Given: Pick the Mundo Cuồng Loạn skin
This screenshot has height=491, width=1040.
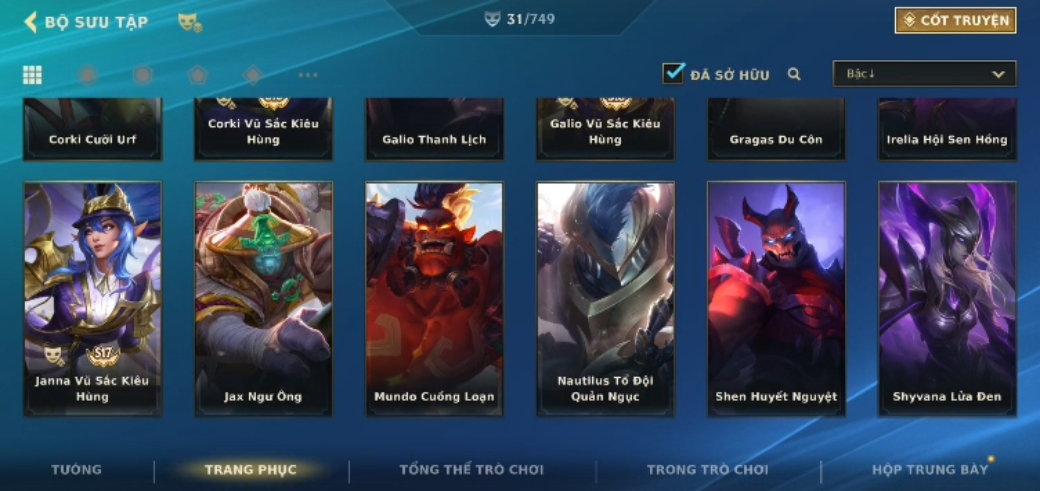Looking at the screenshot, I should [x=434, y=297].
